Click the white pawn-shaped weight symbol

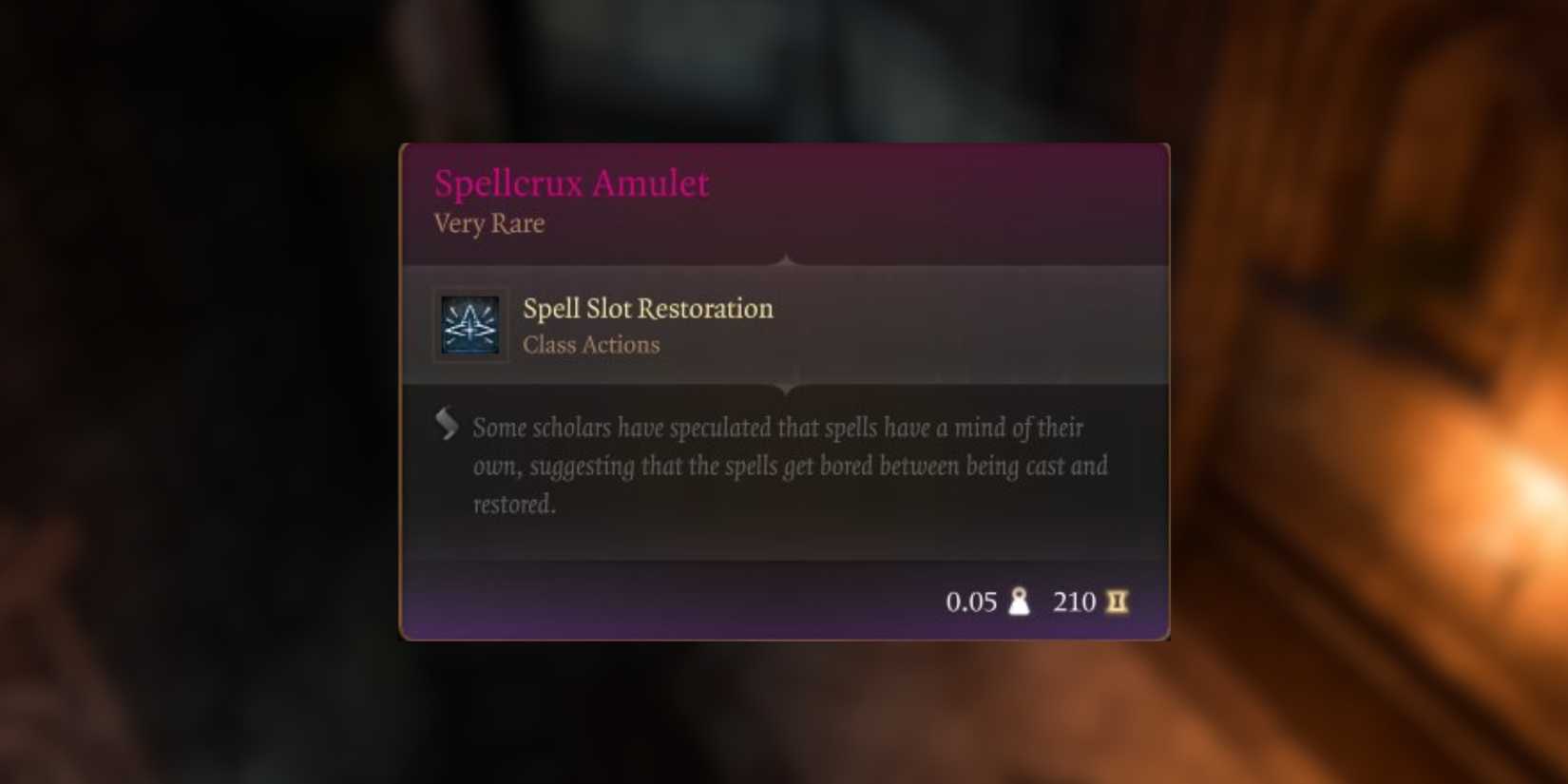pos(1017,602)
